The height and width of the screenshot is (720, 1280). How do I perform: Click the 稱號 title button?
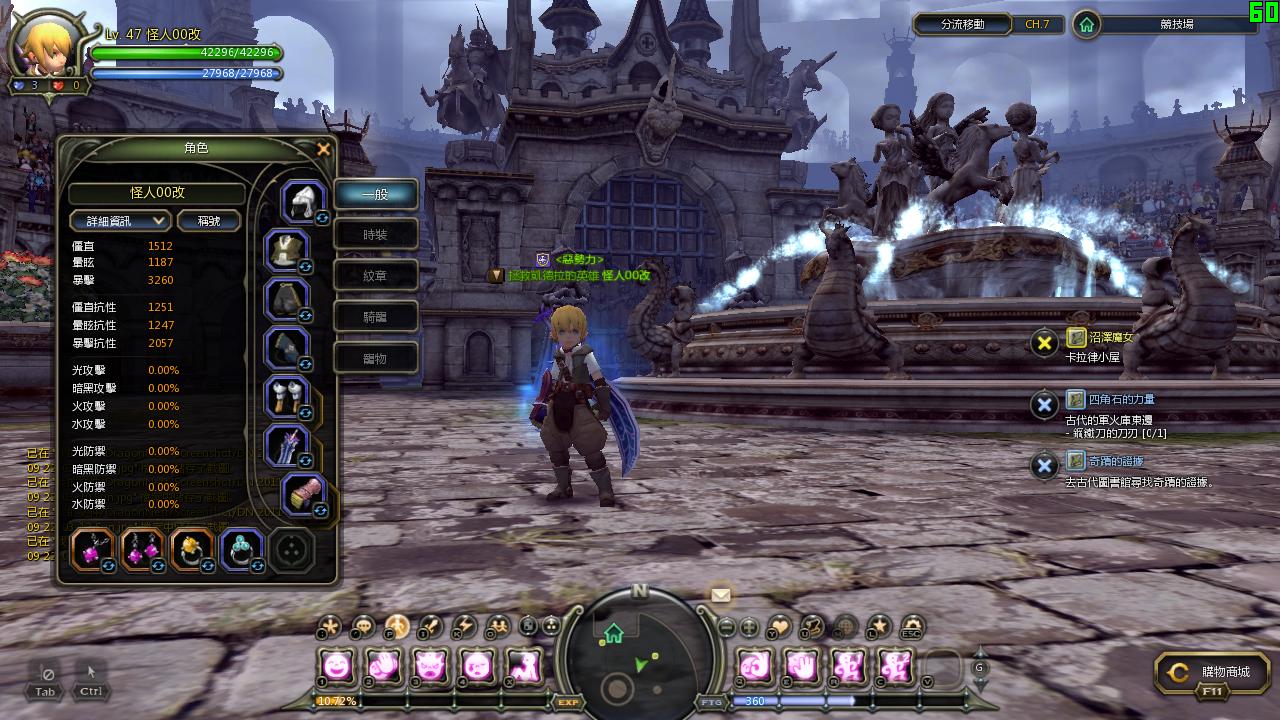coord(210,221)
